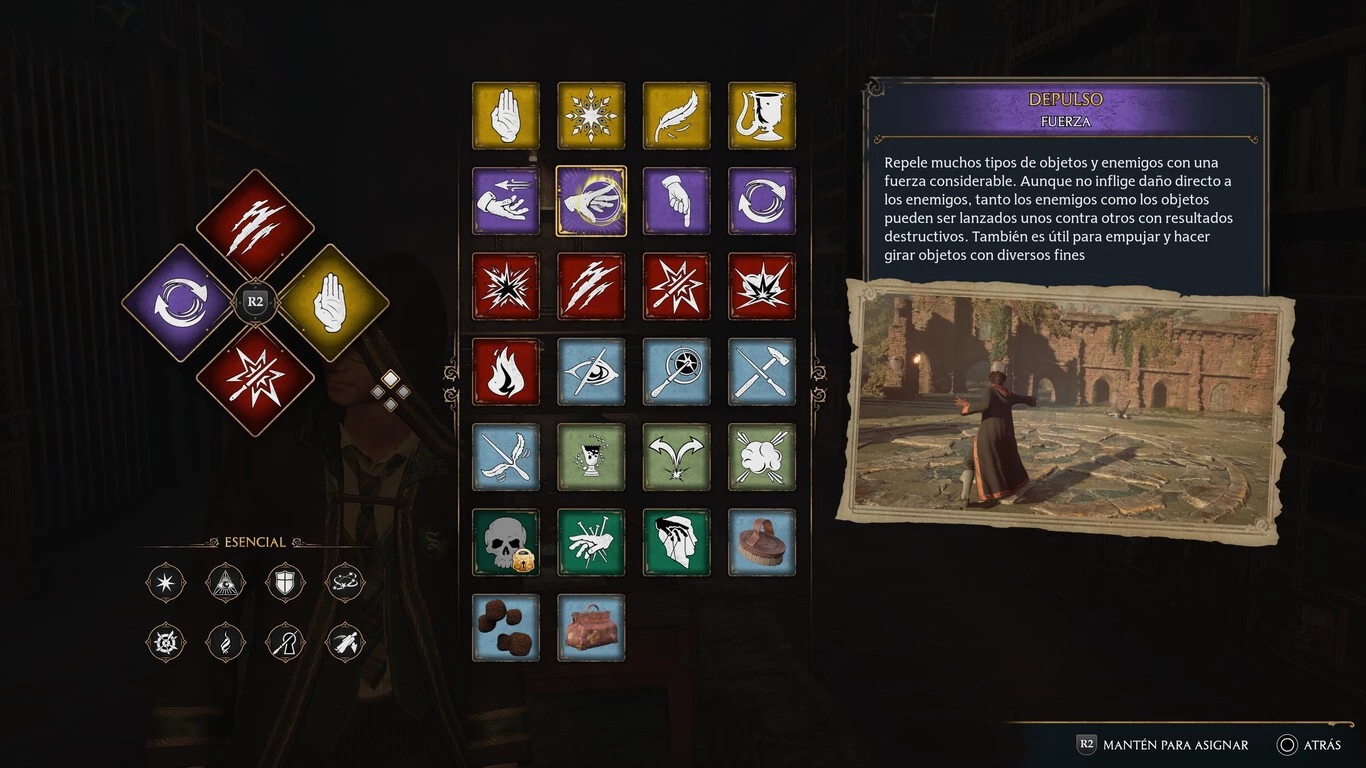Select the red flame Incendio spell
The image size is (1366, 768).
506,372
